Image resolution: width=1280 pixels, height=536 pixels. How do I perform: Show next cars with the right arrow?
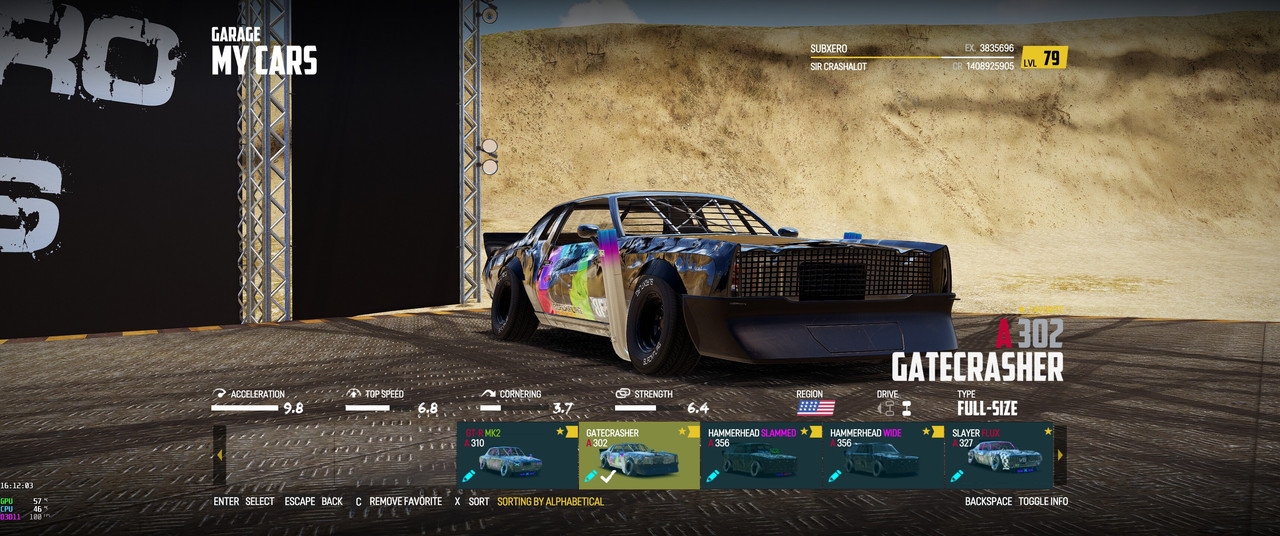[1060, 455]
